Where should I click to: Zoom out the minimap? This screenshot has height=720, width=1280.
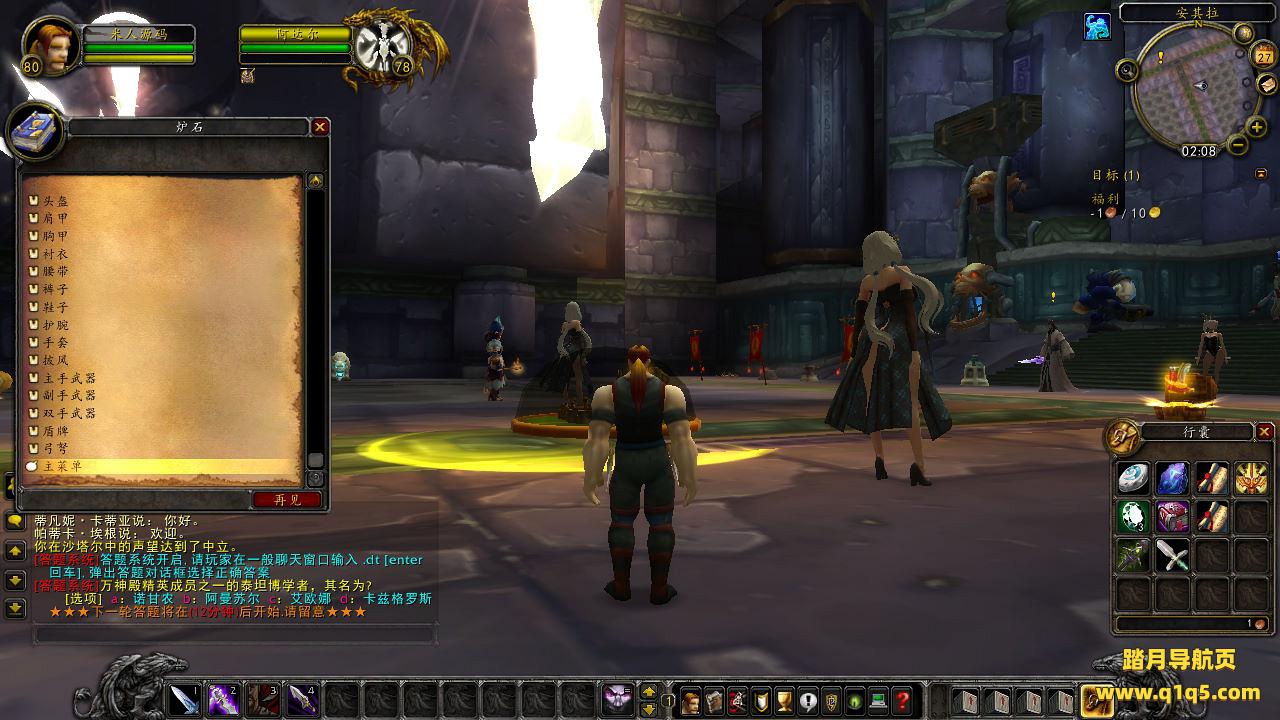pos(1237,146)
